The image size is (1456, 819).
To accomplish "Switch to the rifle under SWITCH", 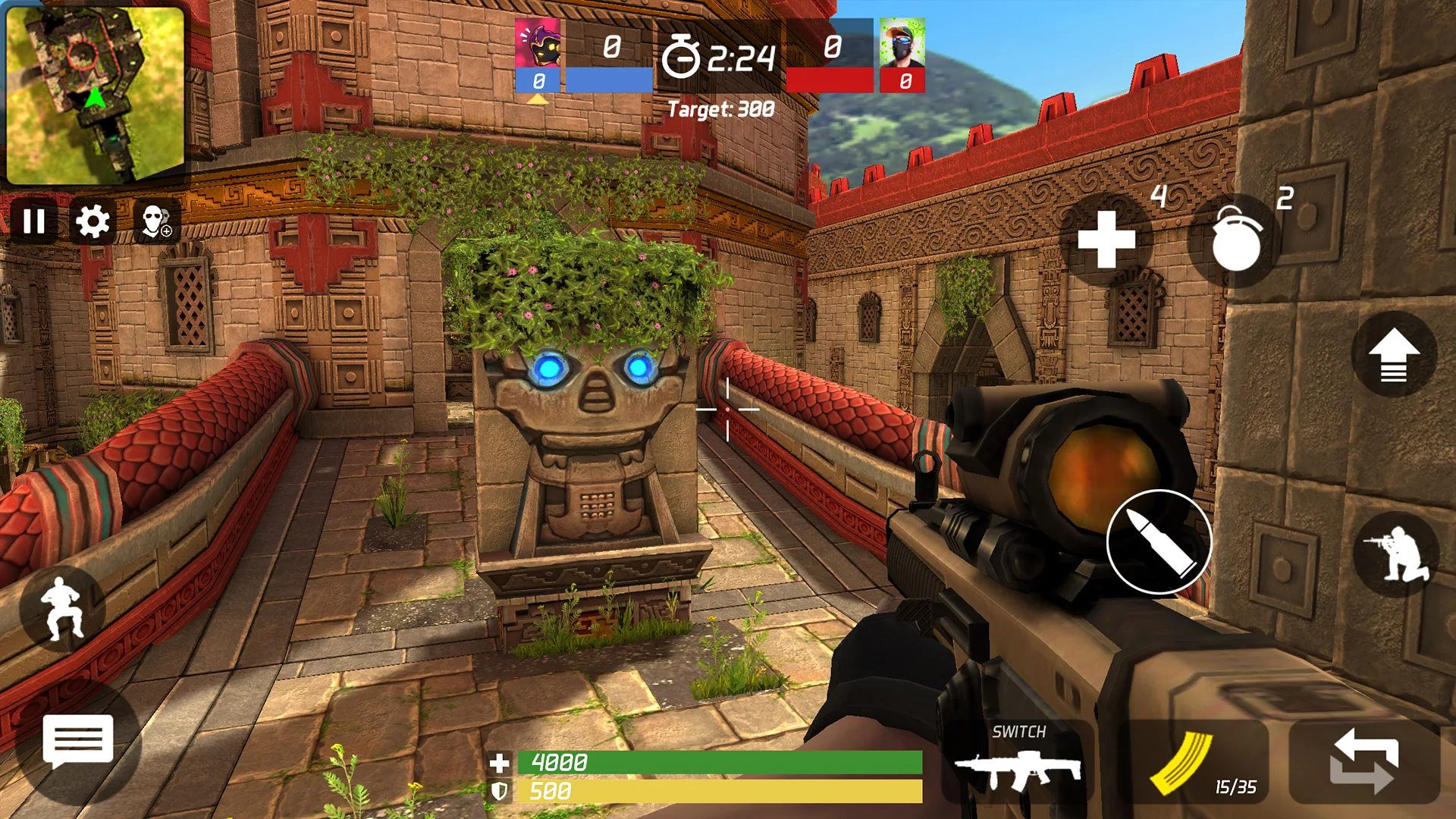I will 1018,764.
